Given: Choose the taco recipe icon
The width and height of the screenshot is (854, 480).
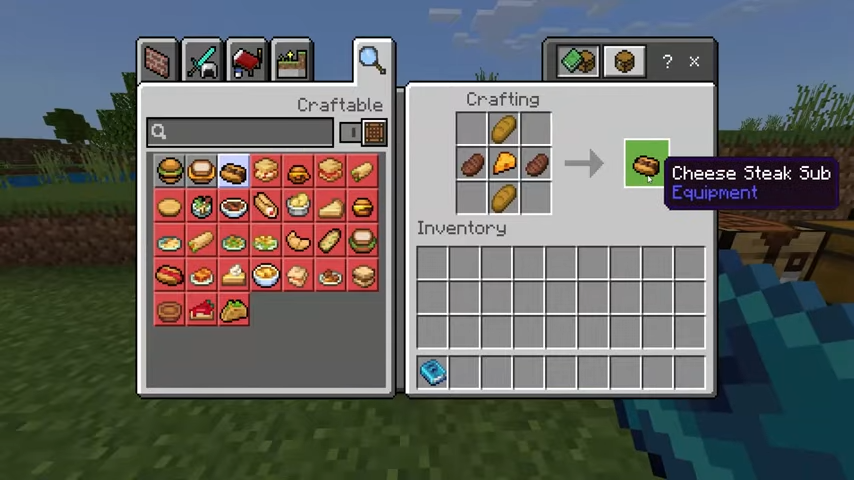Looking at the screenshot, I should pos(233,311).
